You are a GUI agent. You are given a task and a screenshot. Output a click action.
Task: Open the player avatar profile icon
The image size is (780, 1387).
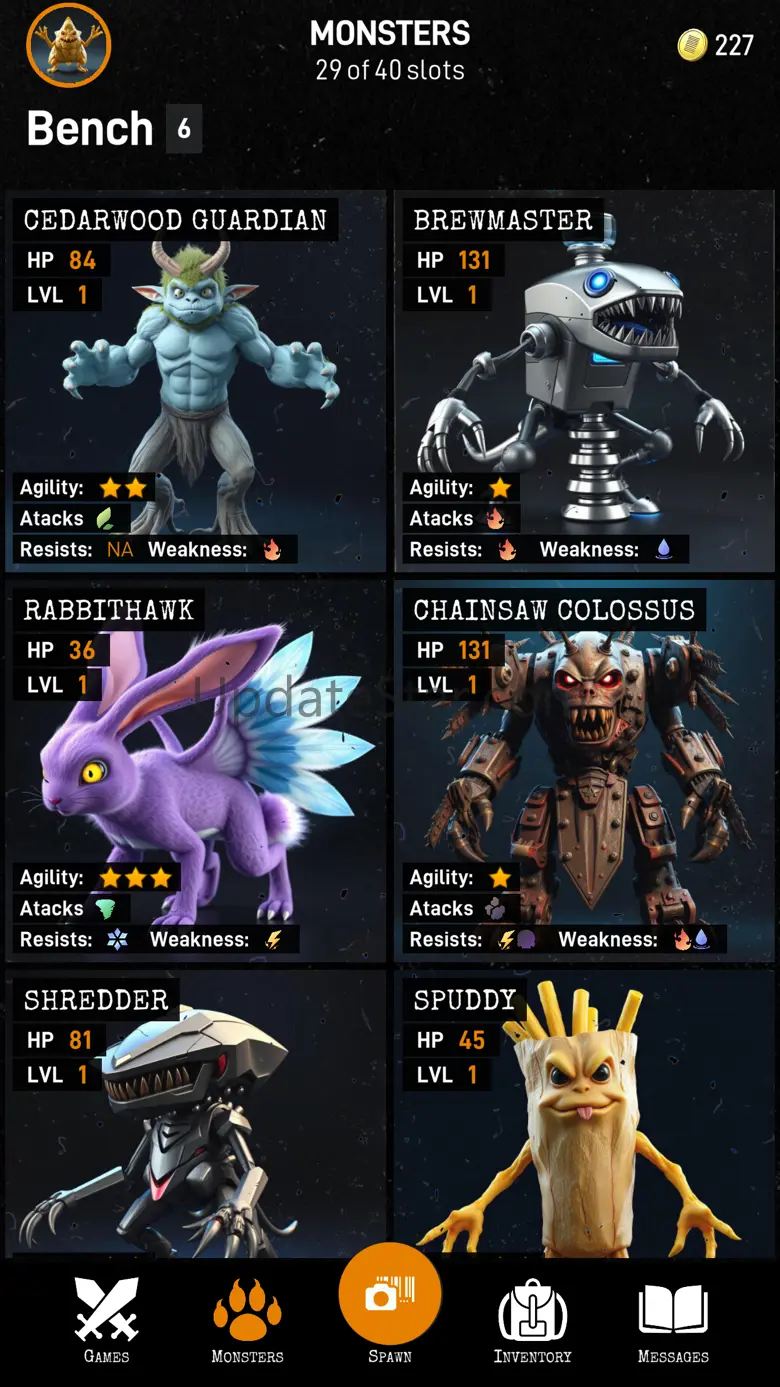68,45
